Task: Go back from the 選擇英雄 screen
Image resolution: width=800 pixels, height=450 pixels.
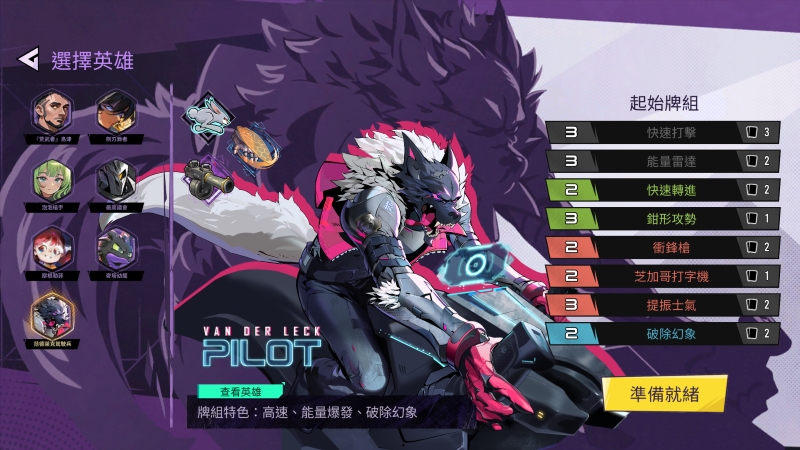Action: [x=28, y=59]
